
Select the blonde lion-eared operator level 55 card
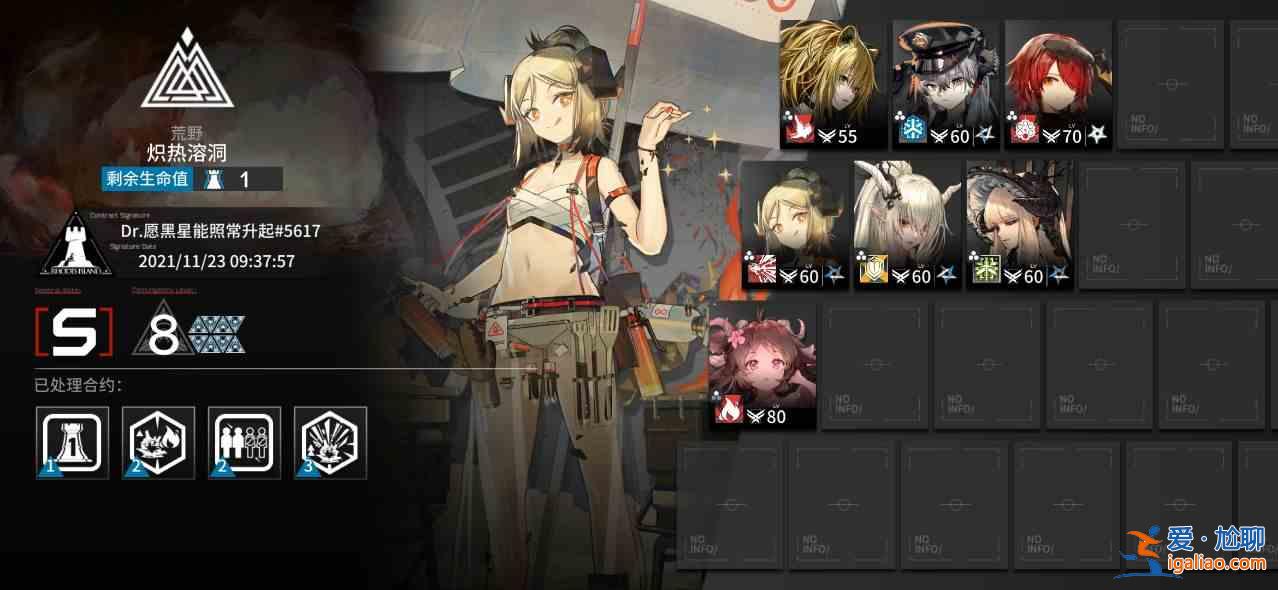(832, 84)
